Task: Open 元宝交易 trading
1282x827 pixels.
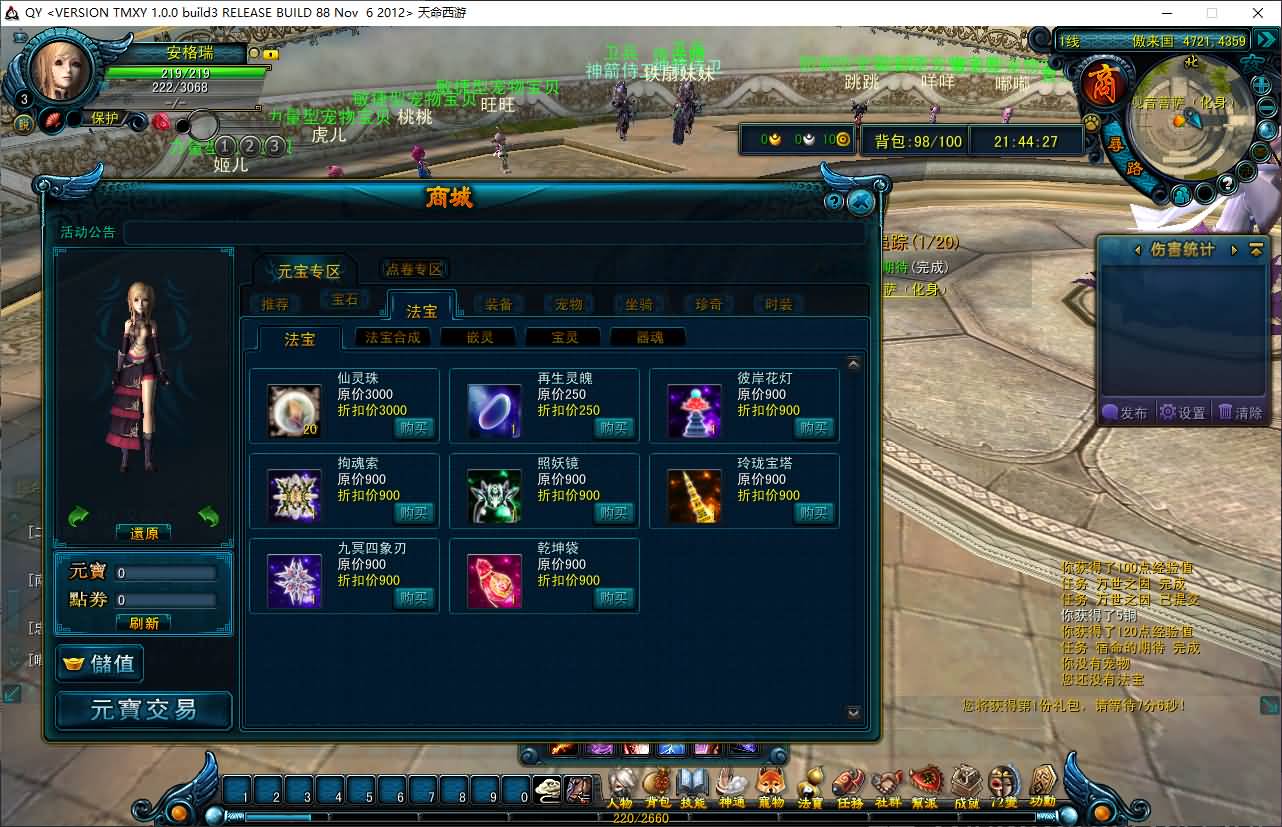Action: coord(144,710)
